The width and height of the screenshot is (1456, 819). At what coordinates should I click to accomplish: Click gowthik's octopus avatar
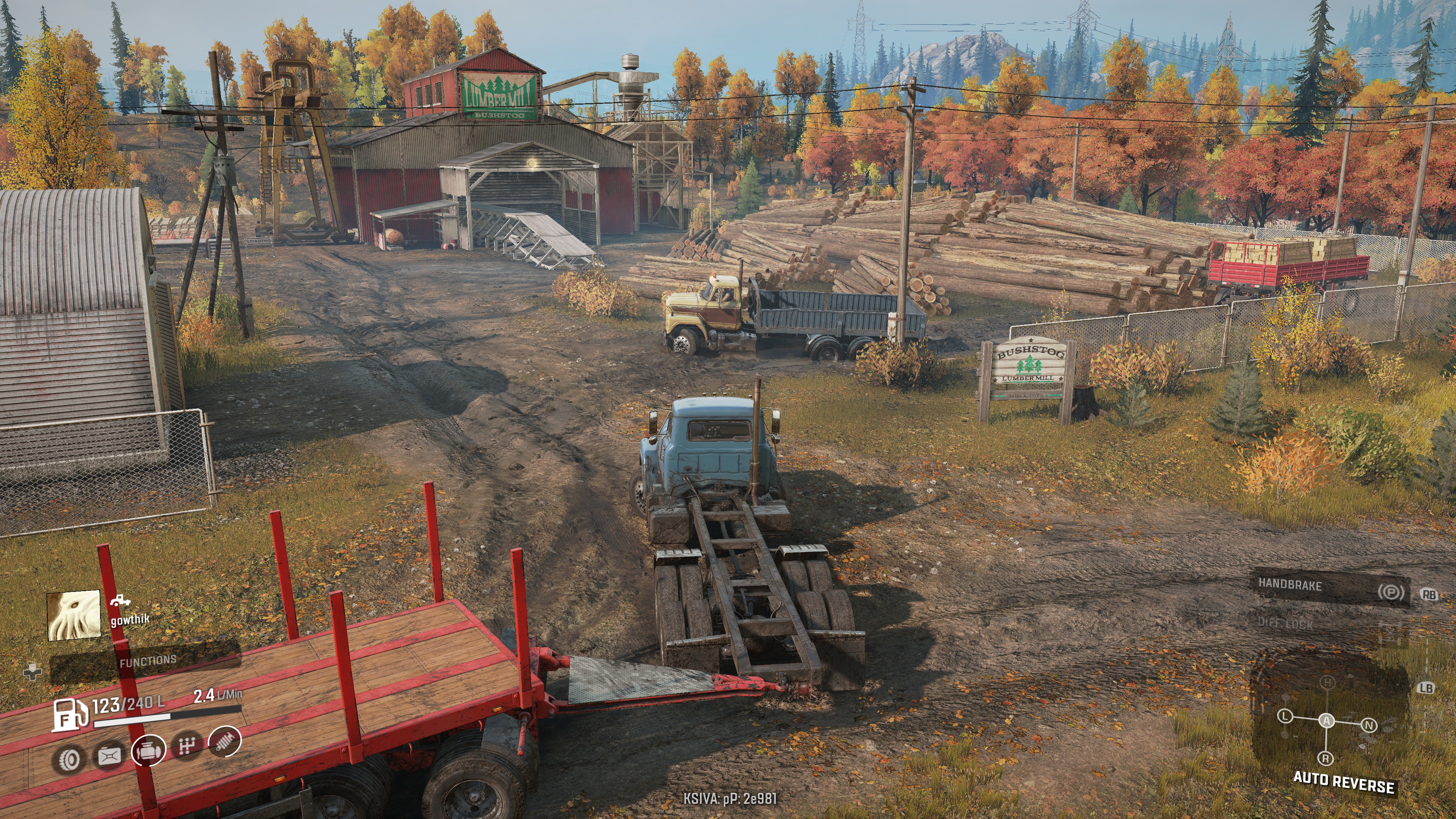point(74,615)
